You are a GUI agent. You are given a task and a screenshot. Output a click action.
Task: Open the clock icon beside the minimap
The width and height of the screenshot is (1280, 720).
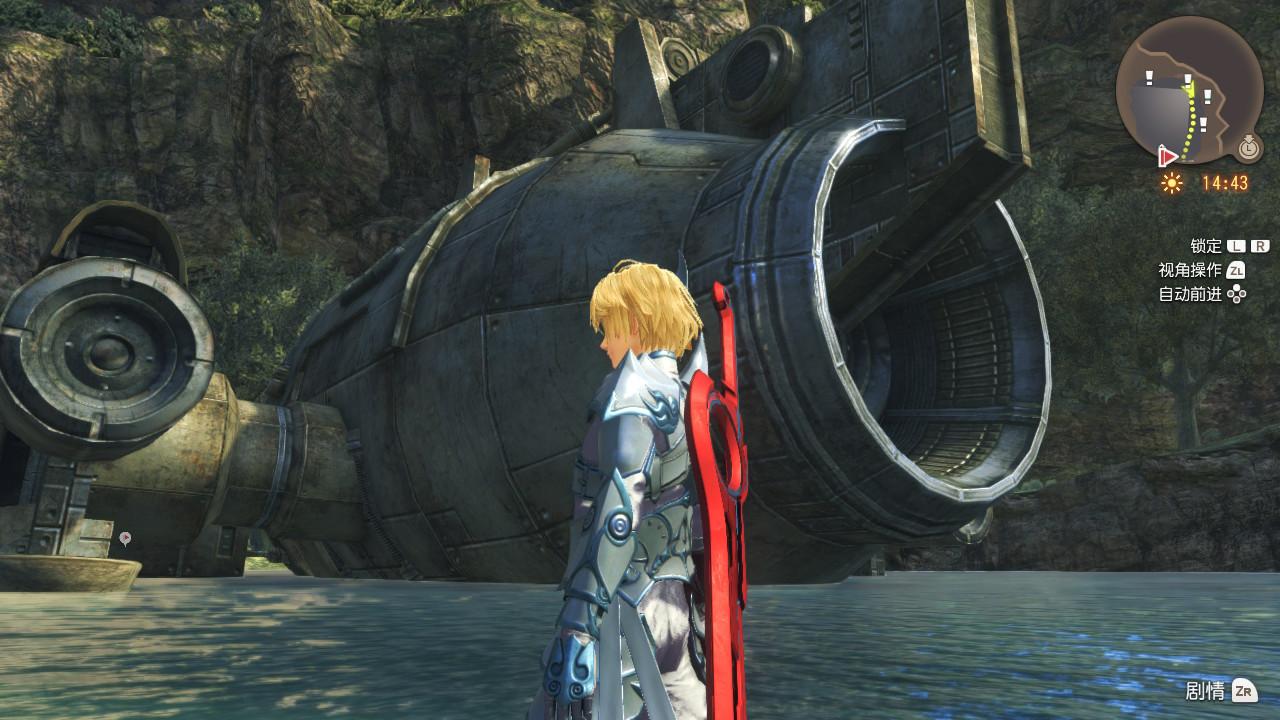point(1247,148)
